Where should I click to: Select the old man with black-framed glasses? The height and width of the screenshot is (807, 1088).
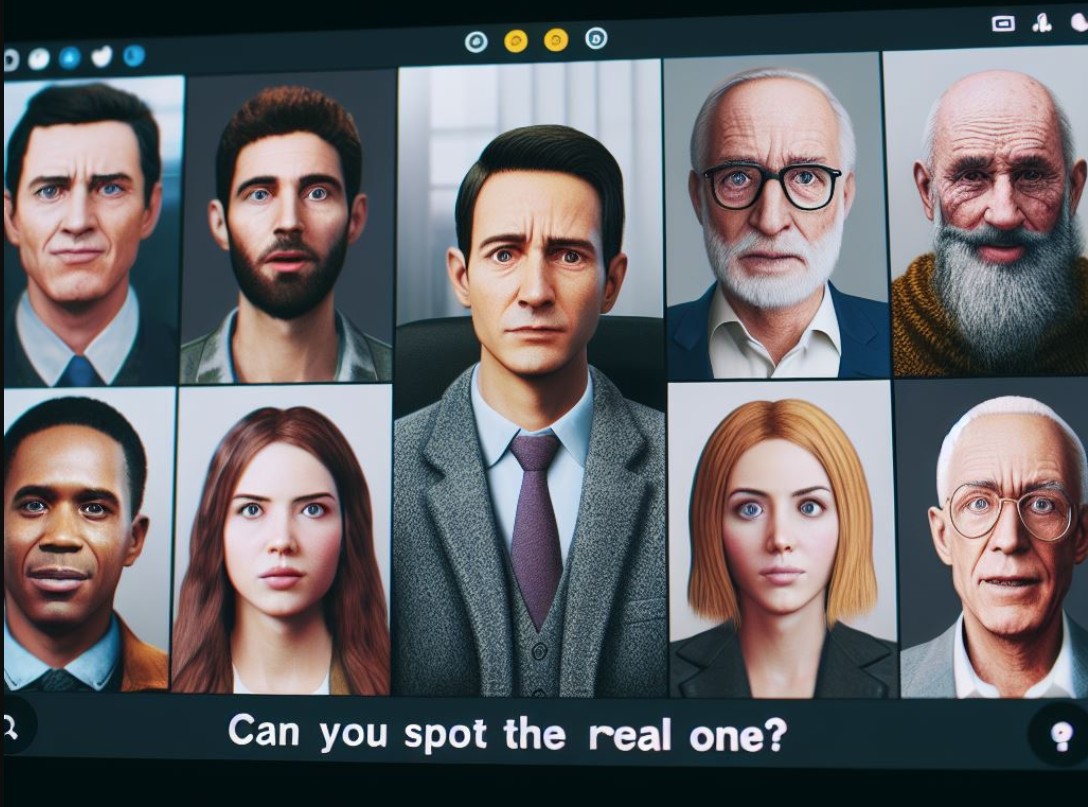tap(770, 220)
